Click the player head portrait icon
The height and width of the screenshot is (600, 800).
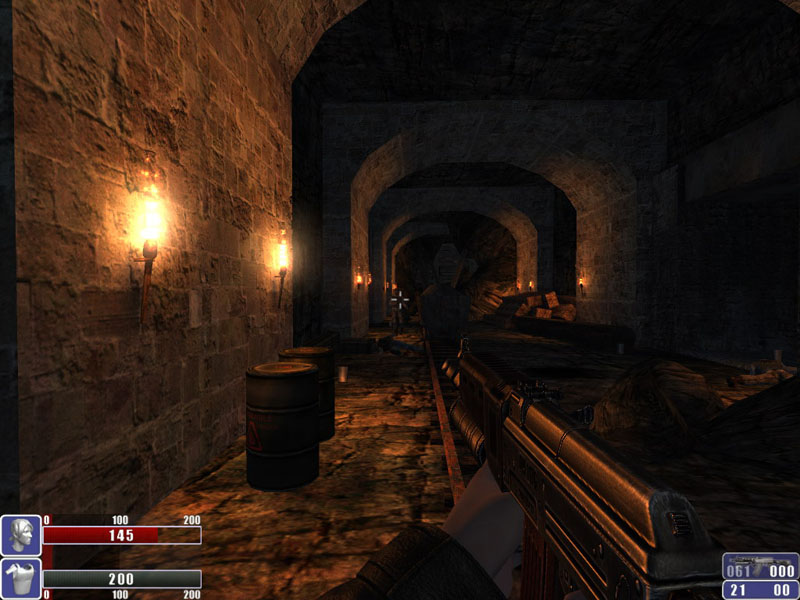pyautogui.click(x=20, y=535)
